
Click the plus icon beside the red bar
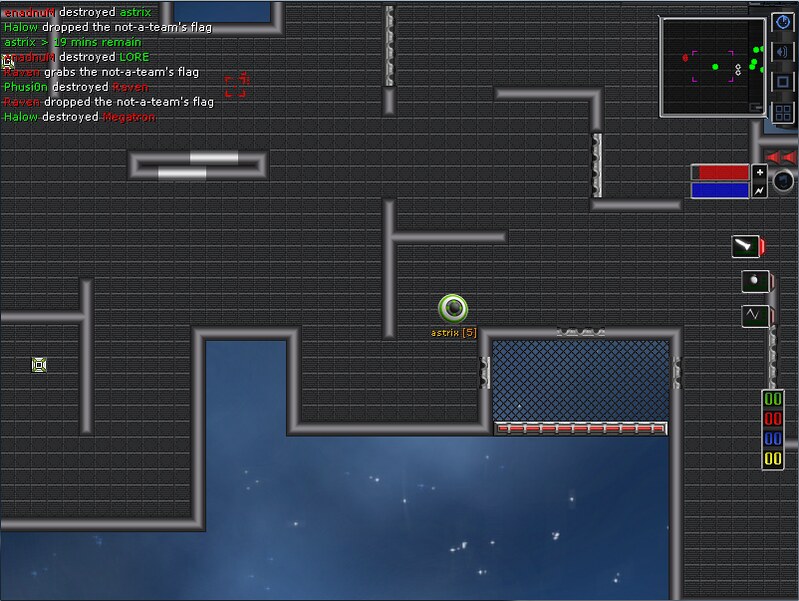tap(759, 172)
